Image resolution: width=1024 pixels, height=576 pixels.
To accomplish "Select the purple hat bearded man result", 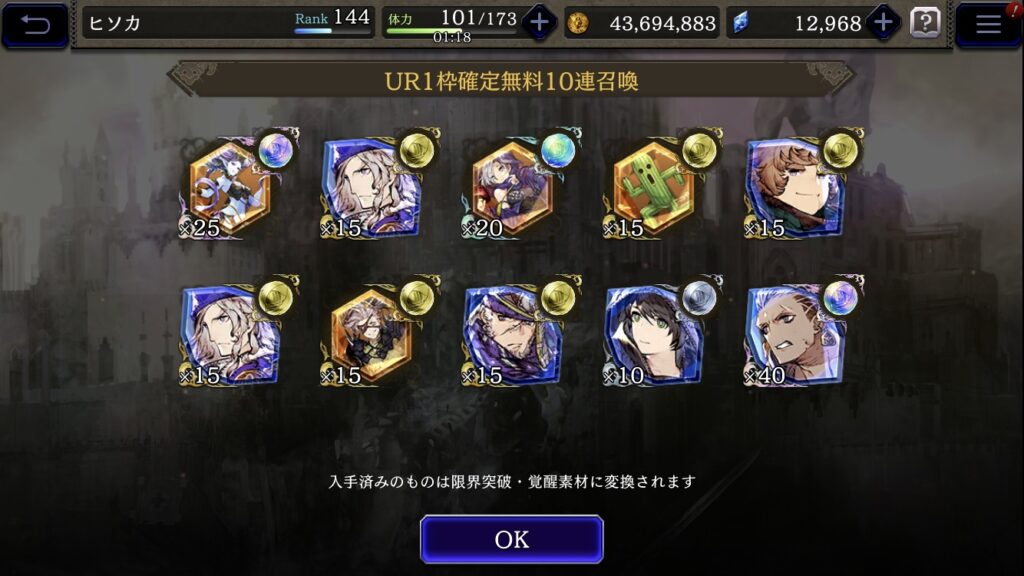I will coord(511,335).
